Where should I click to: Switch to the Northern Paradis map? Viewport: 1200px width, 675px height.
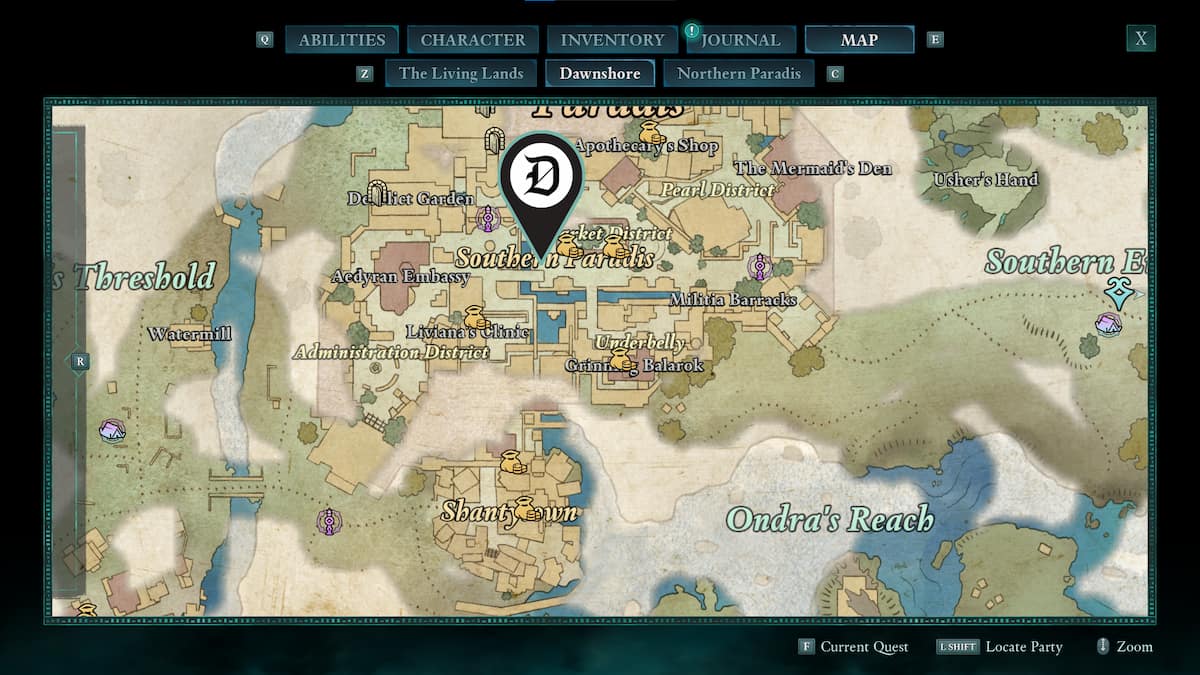[x=739, y=73]
